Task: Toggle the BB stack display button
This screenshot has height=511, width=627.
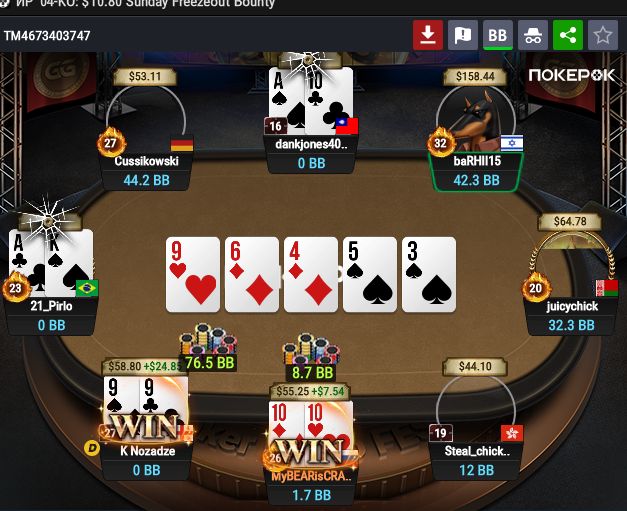Action: (x=497, y=36)
